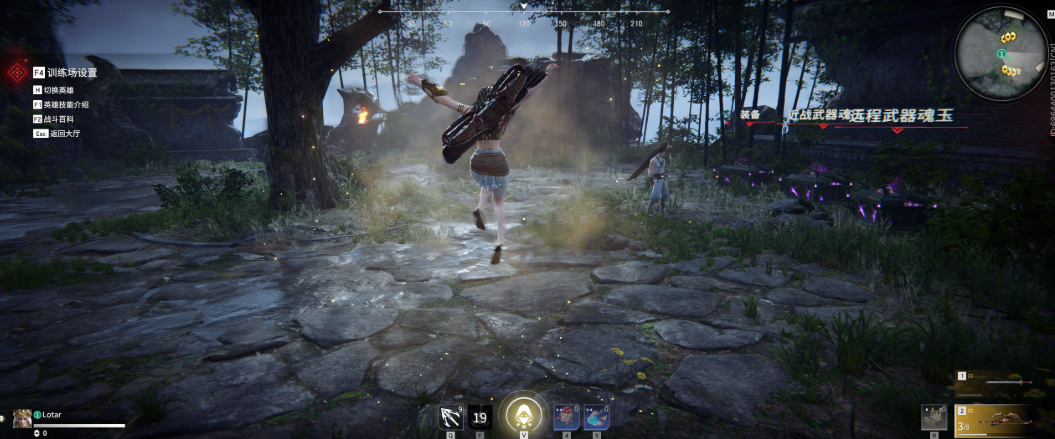Open 英雄技能介绍 hero skill introduction
Viewport: 1055px width, 439px height.
[66, 104]
